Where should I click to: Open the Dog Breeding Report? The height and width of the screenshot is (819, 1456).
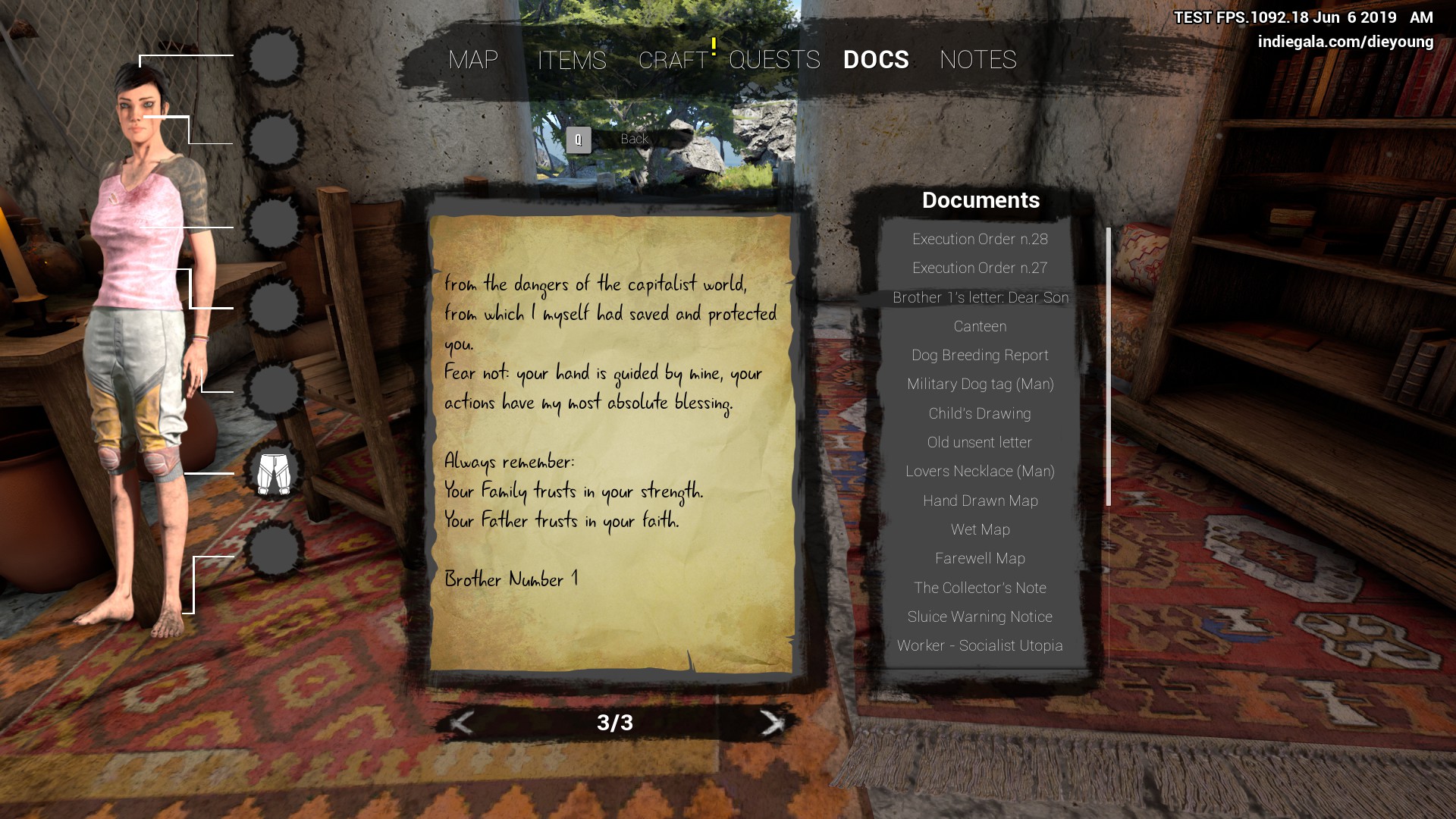pos(980,356)
